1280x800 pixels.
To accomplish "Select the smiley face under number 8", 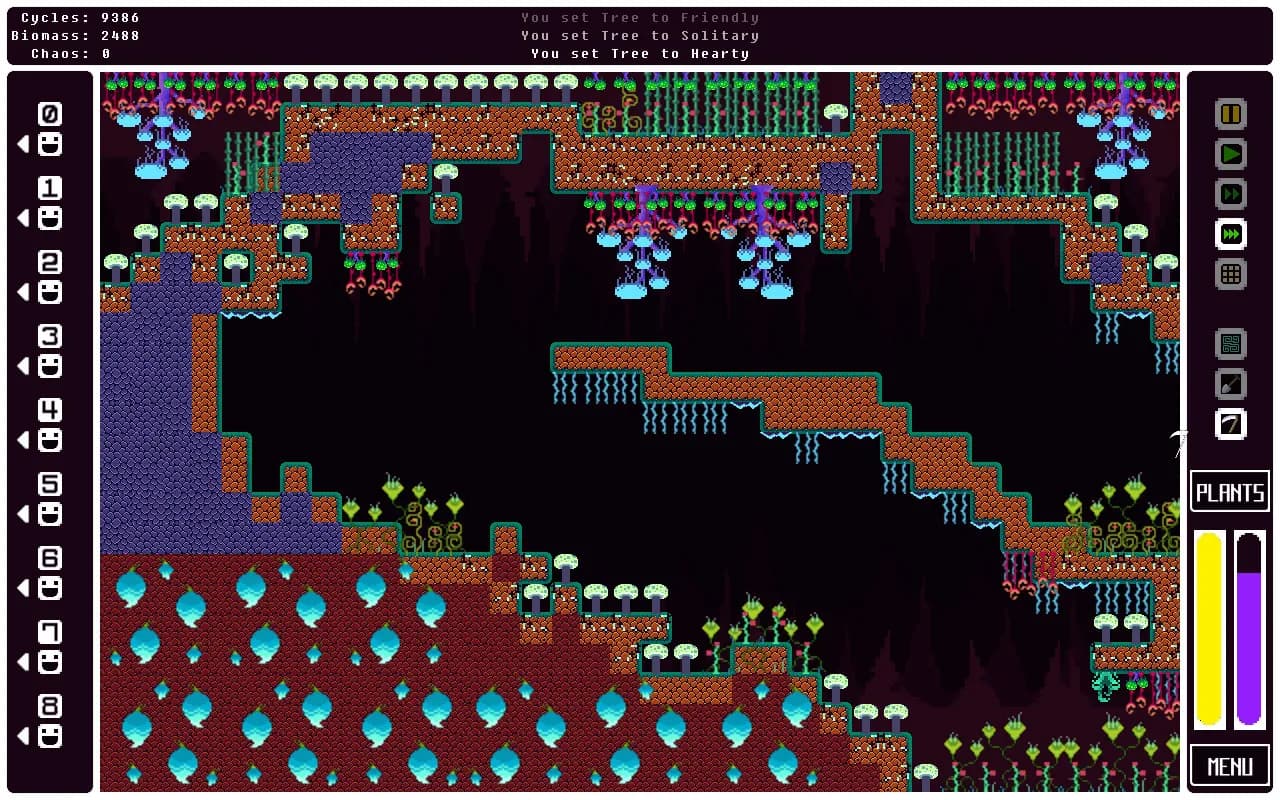I will click(50, 737).
